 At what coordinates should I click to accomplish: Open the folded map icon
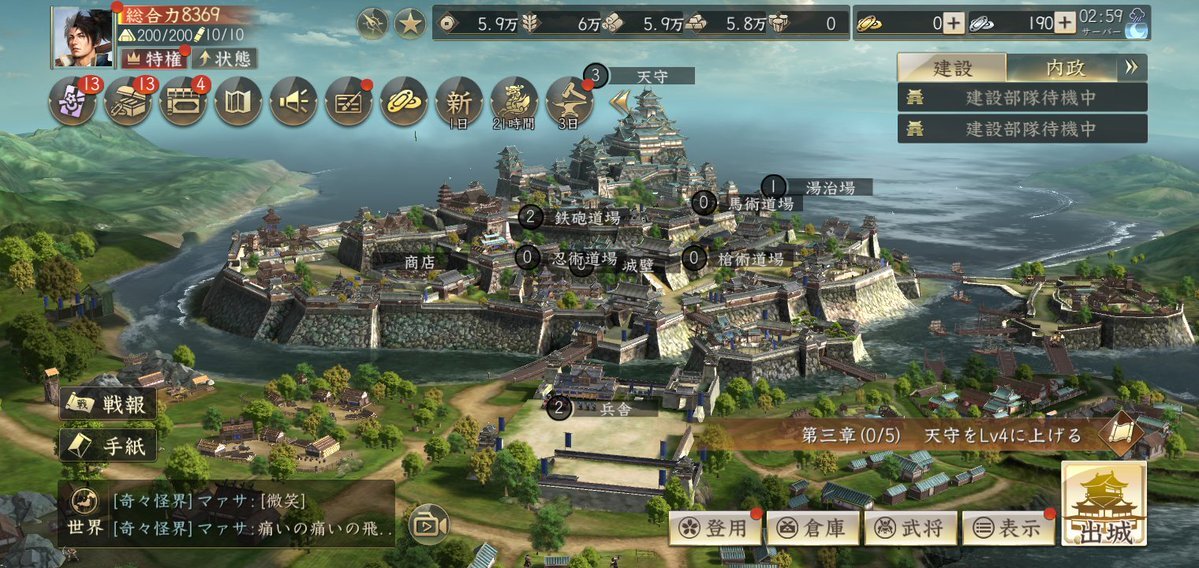pyautogui.click(x=238, y=101)
